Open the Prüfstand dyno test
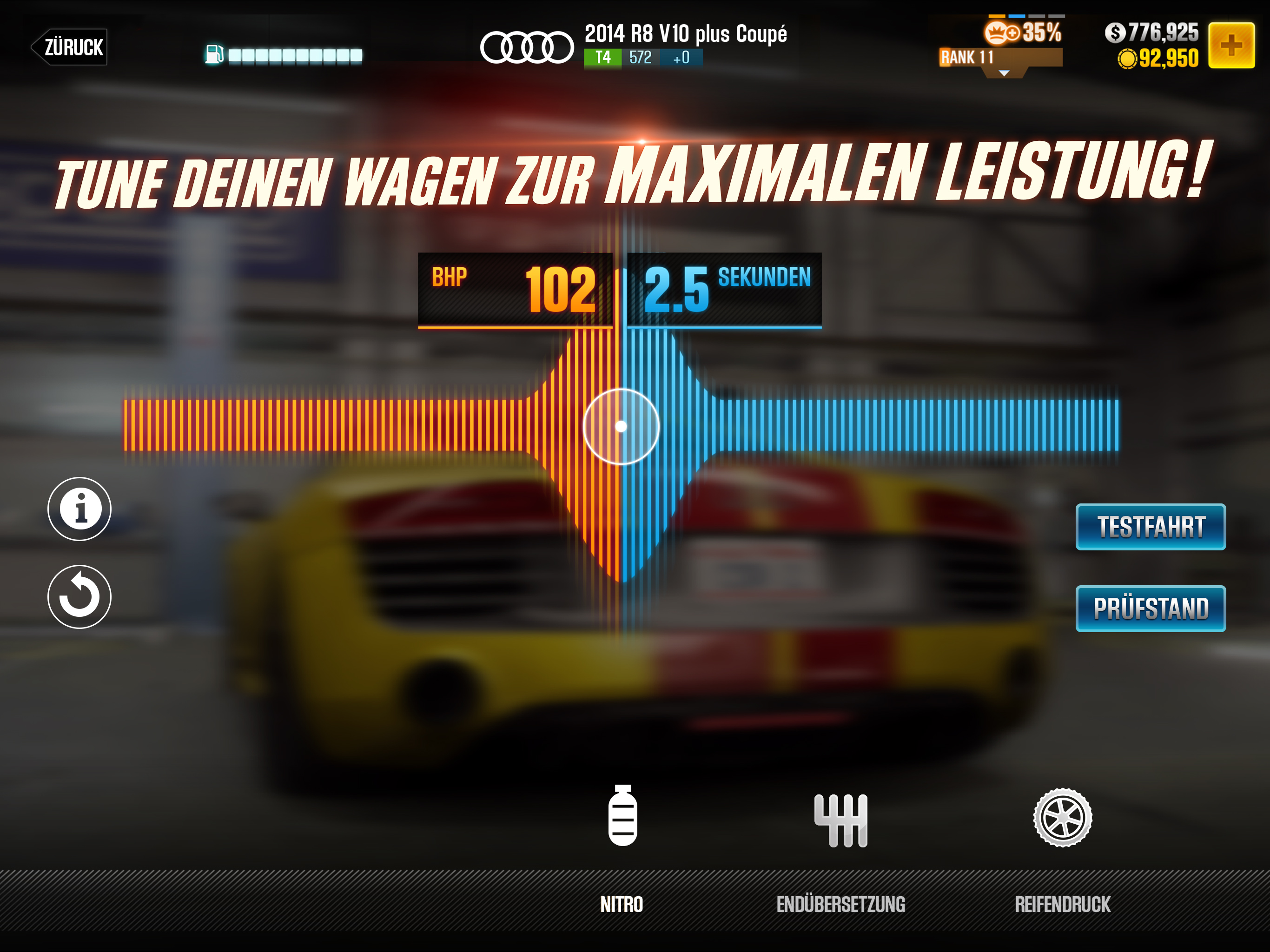Screen dimensions: 1270x952 point(1150,608)
